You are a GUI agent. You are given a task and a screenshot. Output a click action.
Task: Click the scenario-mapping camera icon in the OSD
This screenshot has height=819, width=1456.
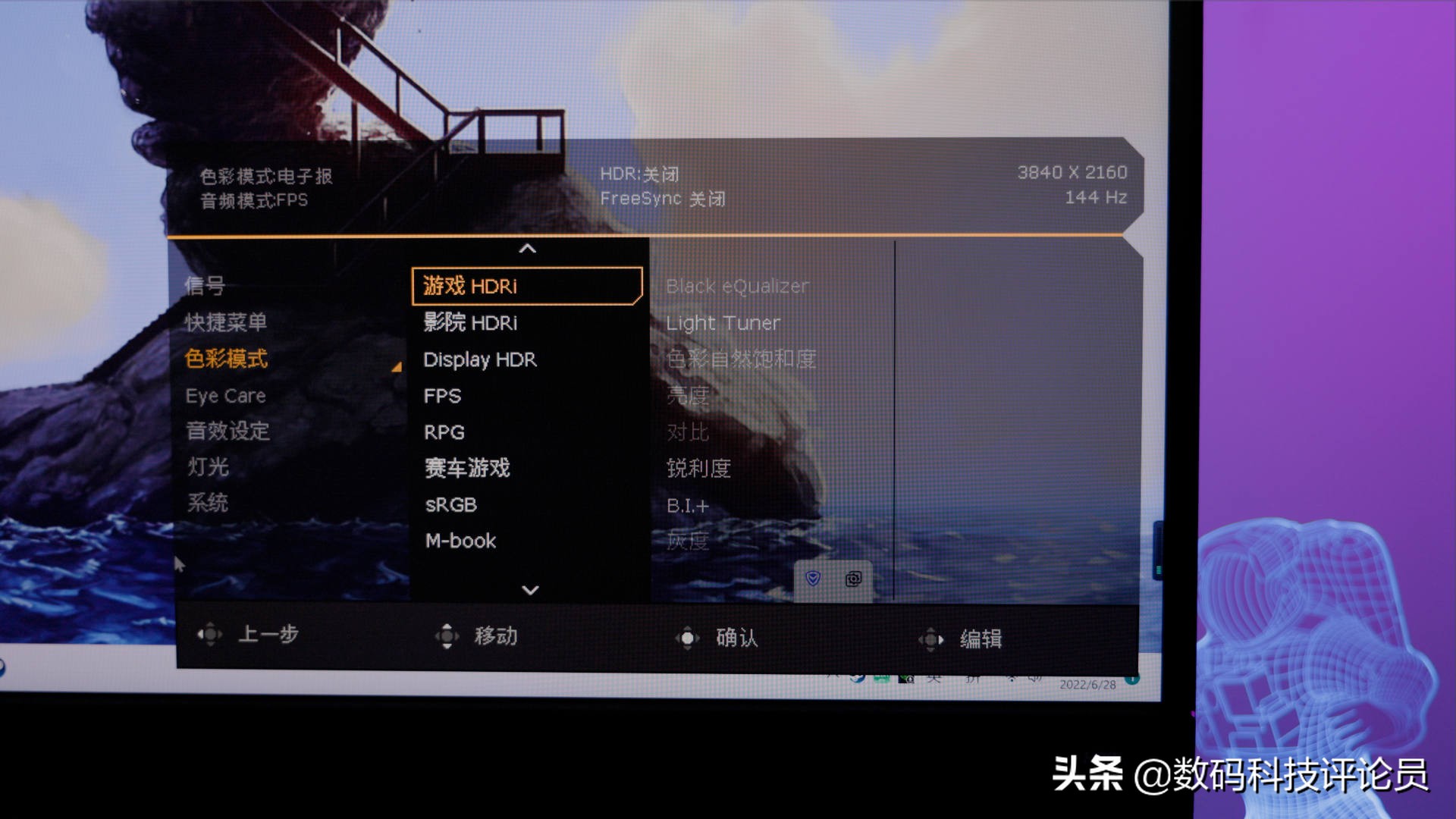tap(853, 578)
